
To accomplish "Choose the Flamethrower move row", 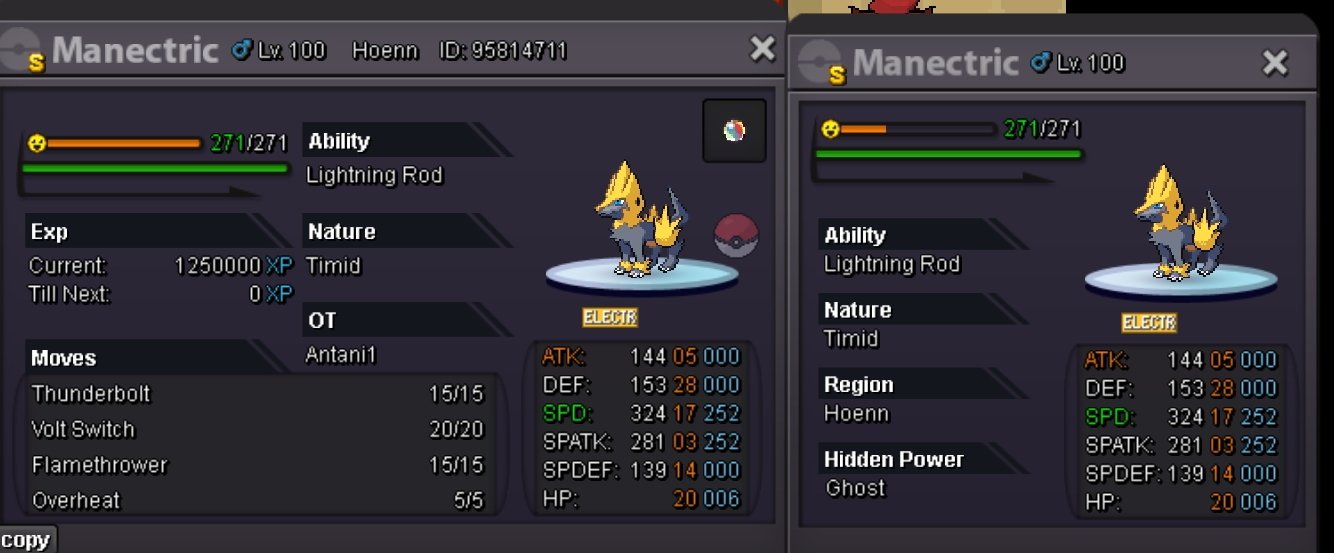I will point(257,465).
